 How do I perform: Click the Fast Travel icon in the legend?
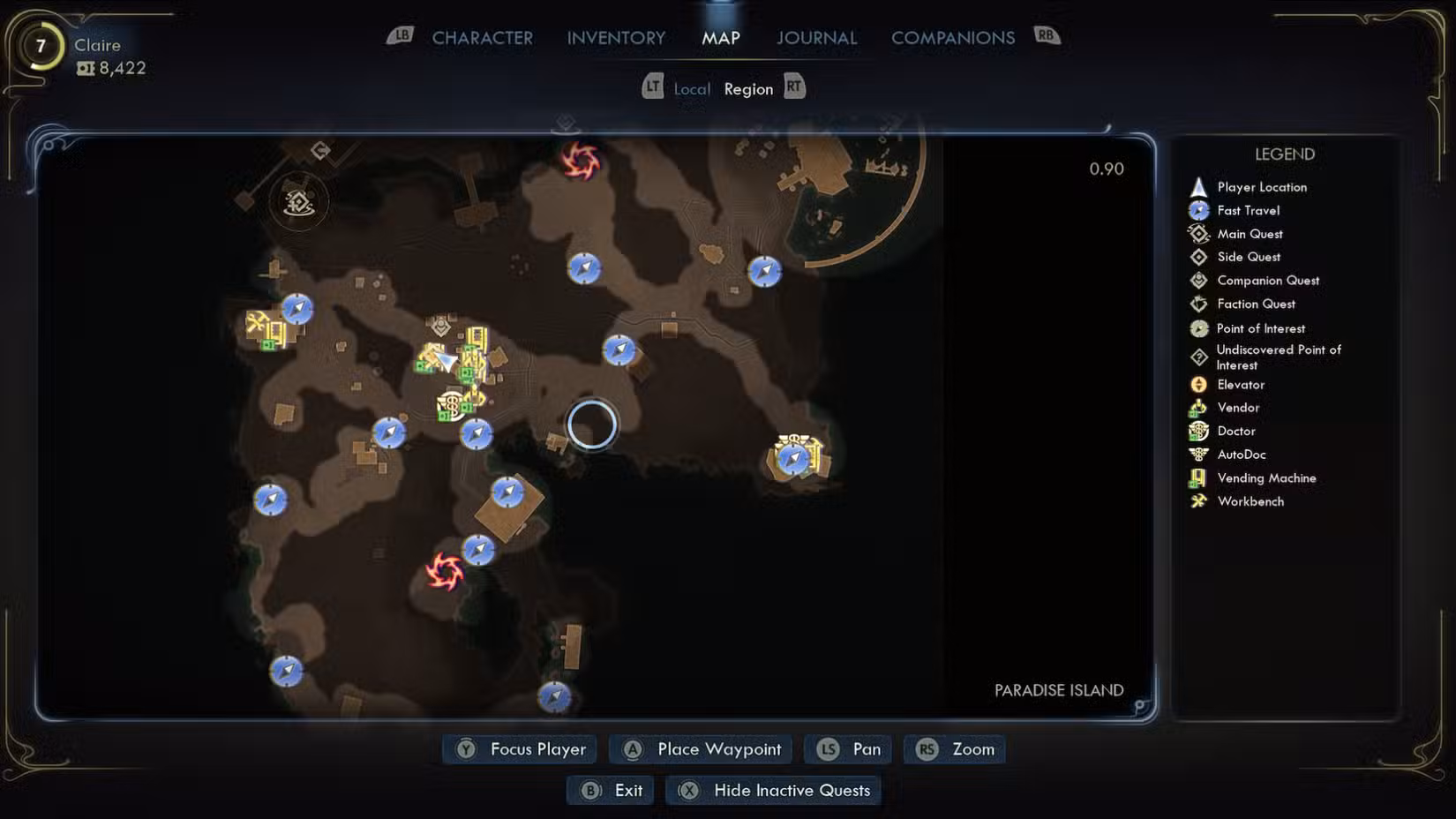(1198, 210)
